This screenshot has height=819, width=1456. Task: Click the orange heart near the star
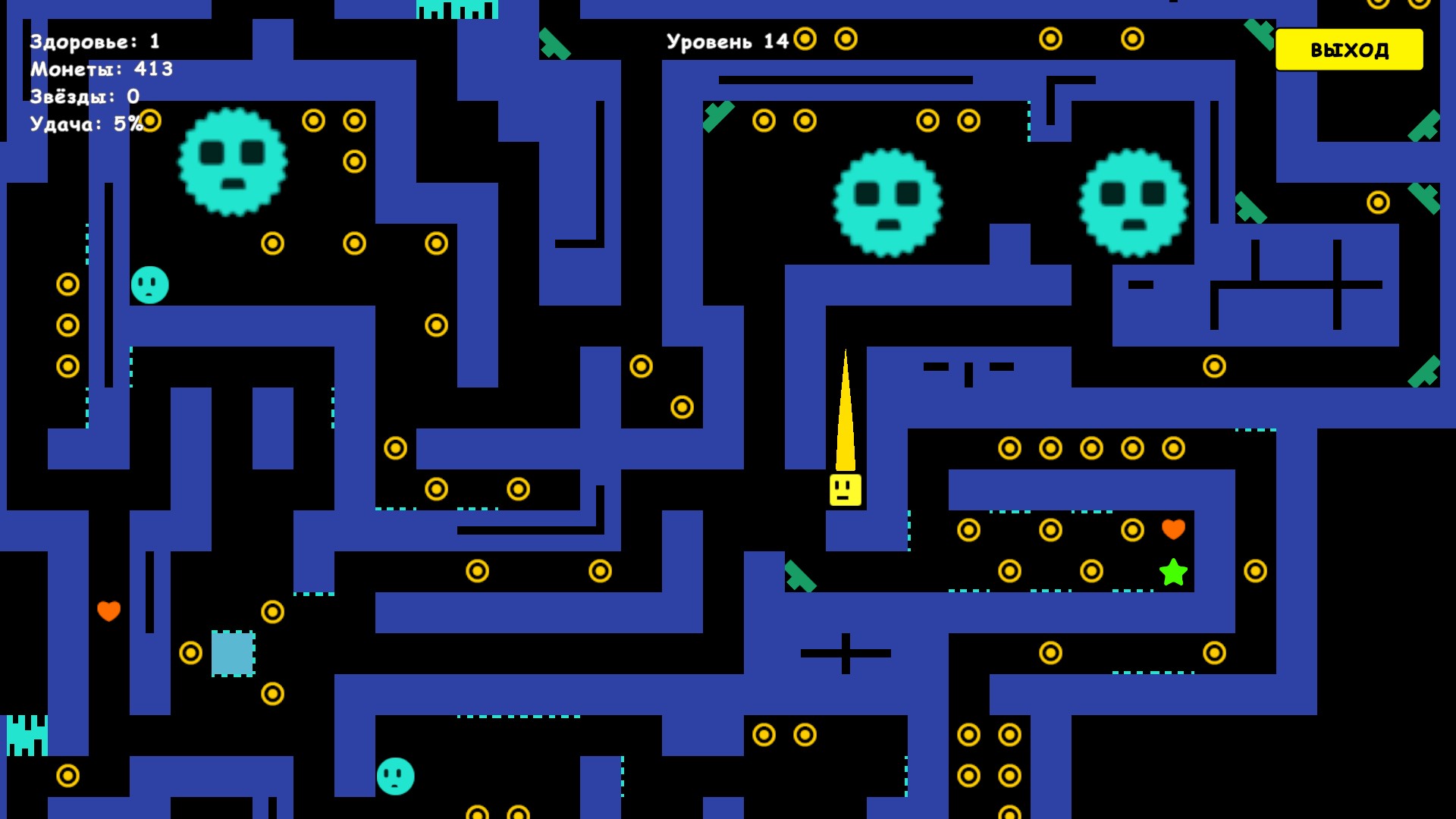point(1172,529)
